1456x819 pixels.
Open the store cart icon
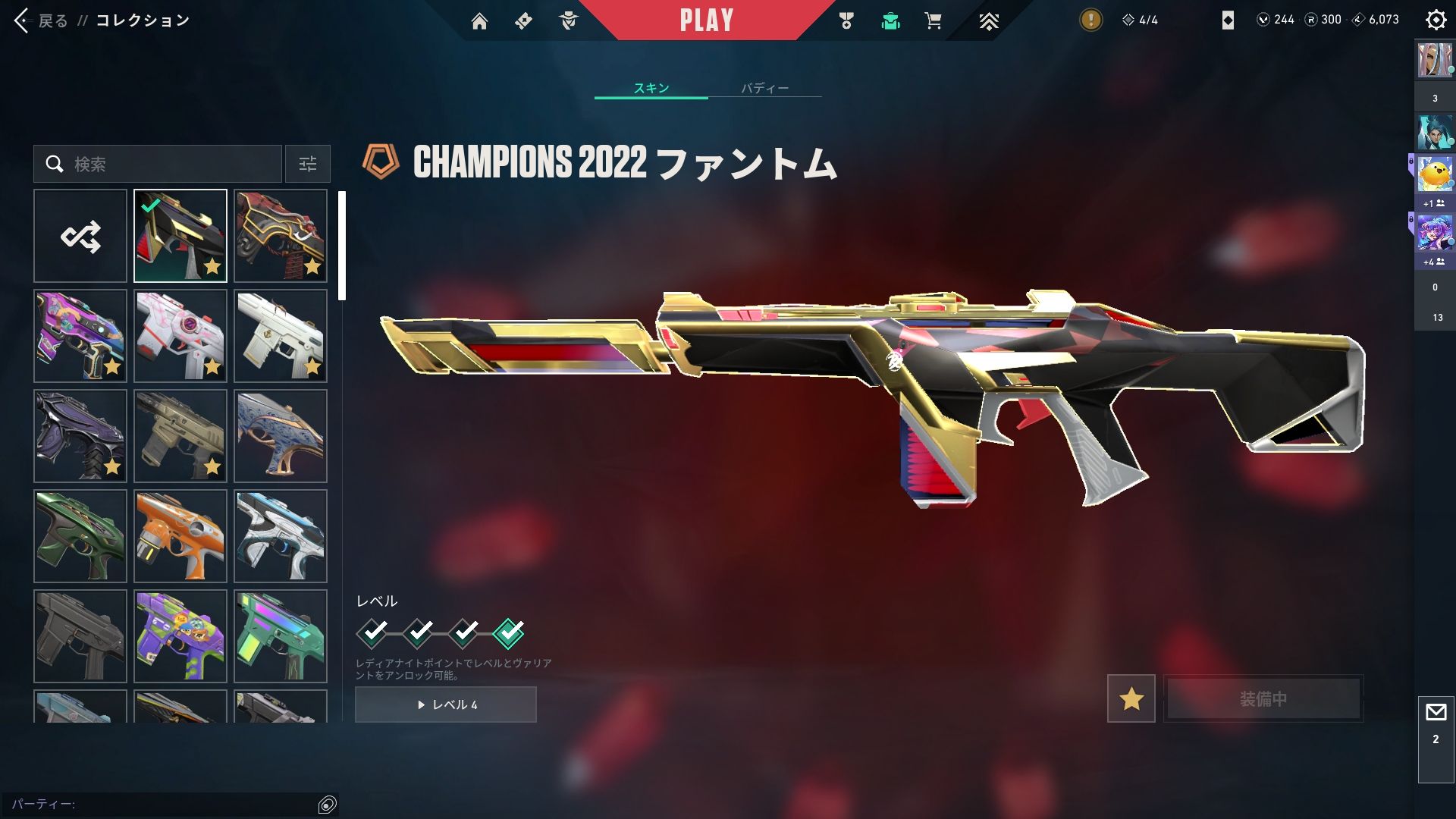[933, 21]
